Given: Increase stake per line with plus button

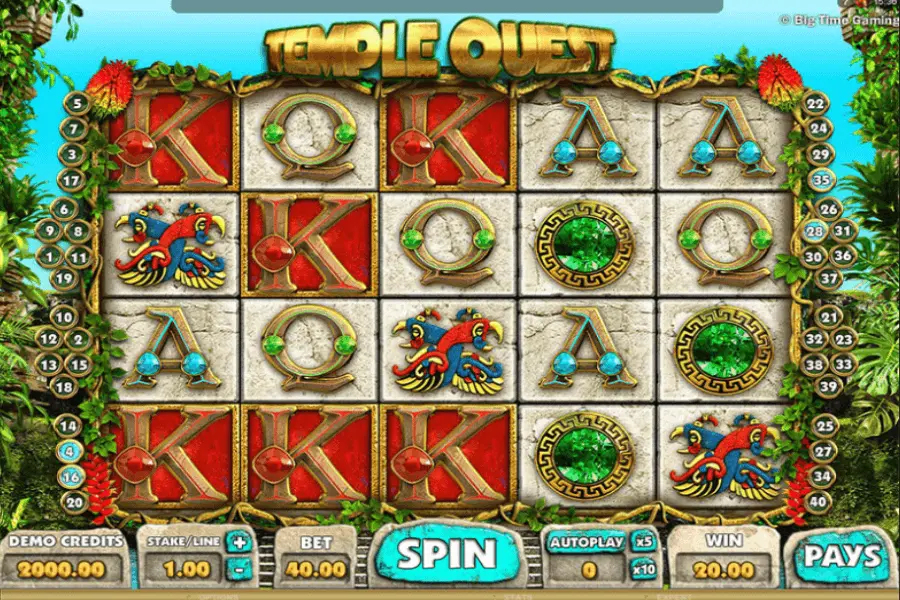Looking at the screenshot, I should coord(240,543).
